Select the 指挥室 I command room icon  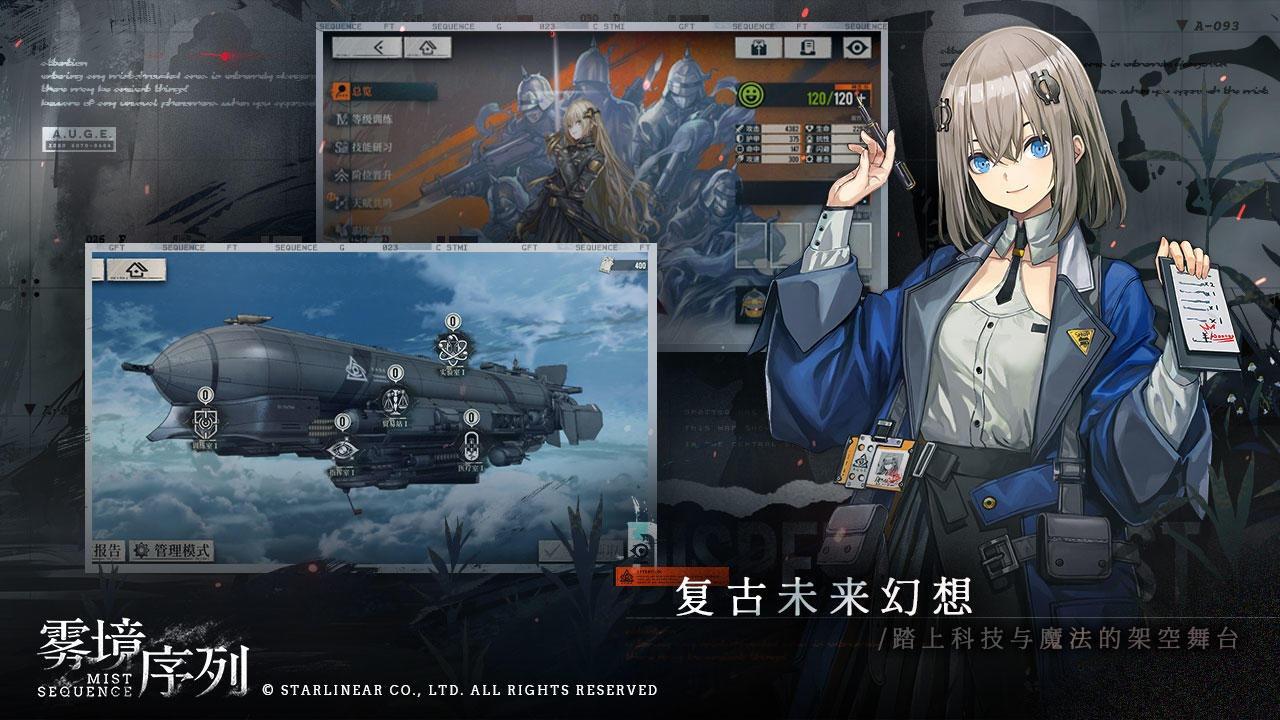(x=343, y=450)
